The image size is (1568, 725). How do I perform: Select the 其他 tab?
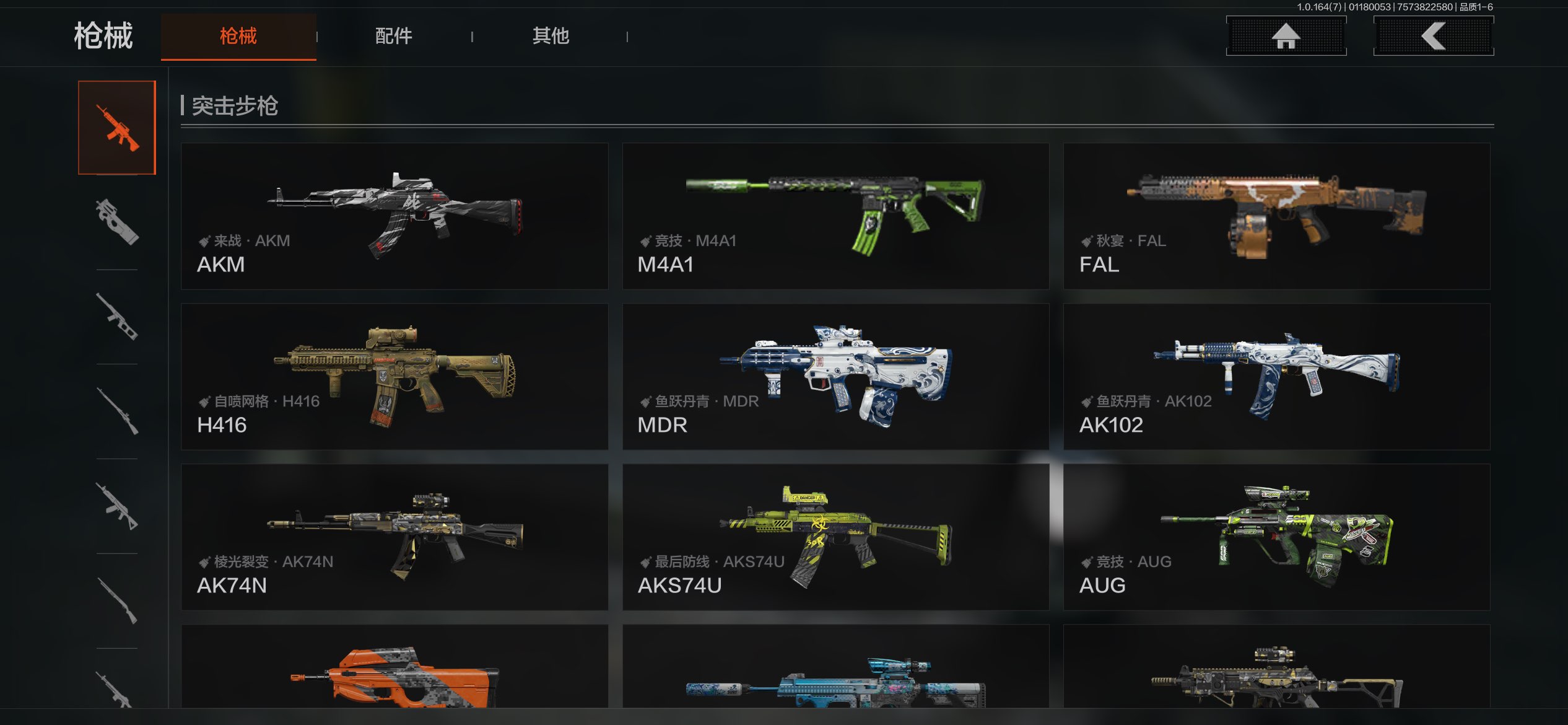551,36
